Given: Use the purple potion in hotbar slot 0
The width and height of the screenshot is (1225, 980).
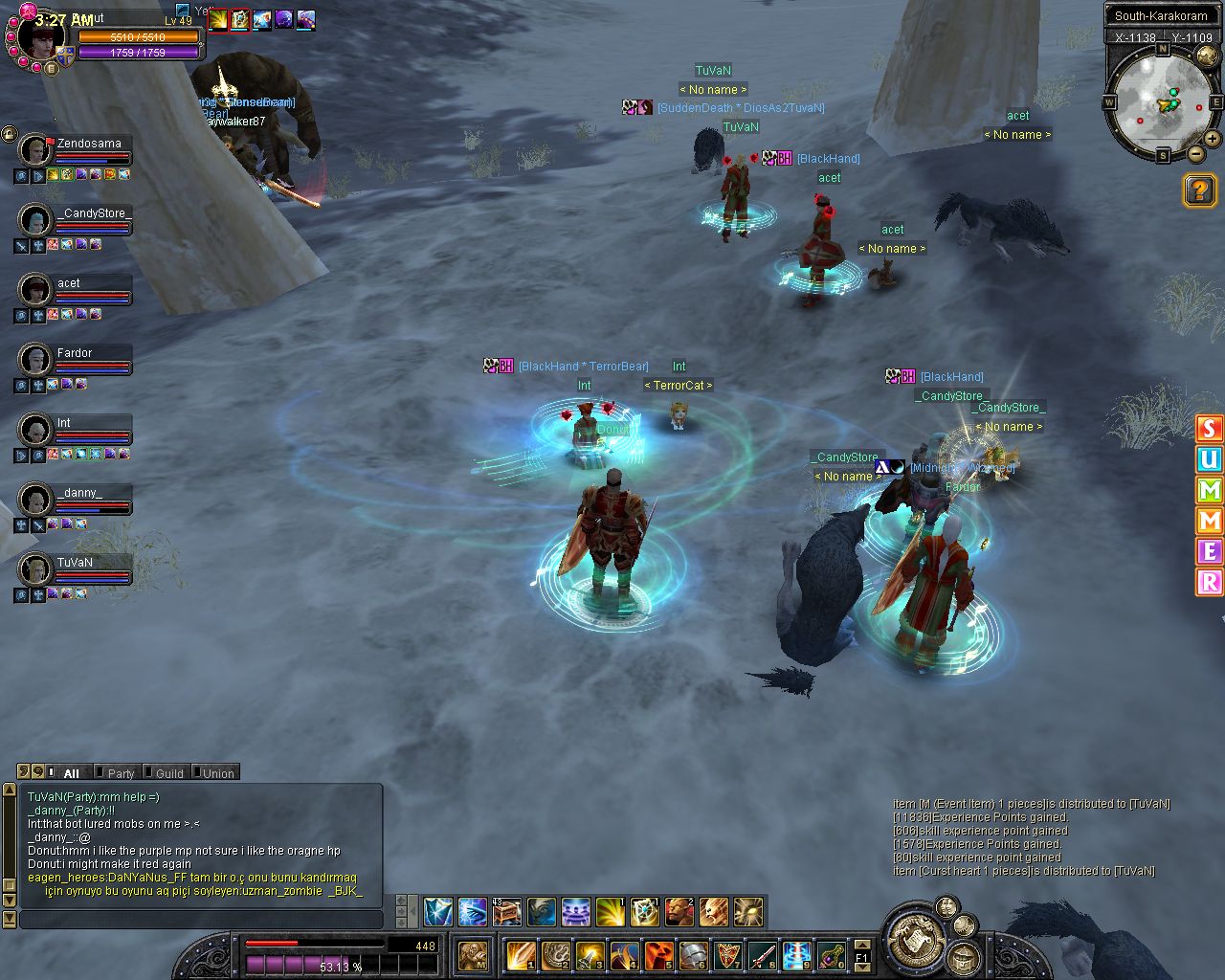Looking at the screenshot, I should pyautogui.click(x=830, y=954).
